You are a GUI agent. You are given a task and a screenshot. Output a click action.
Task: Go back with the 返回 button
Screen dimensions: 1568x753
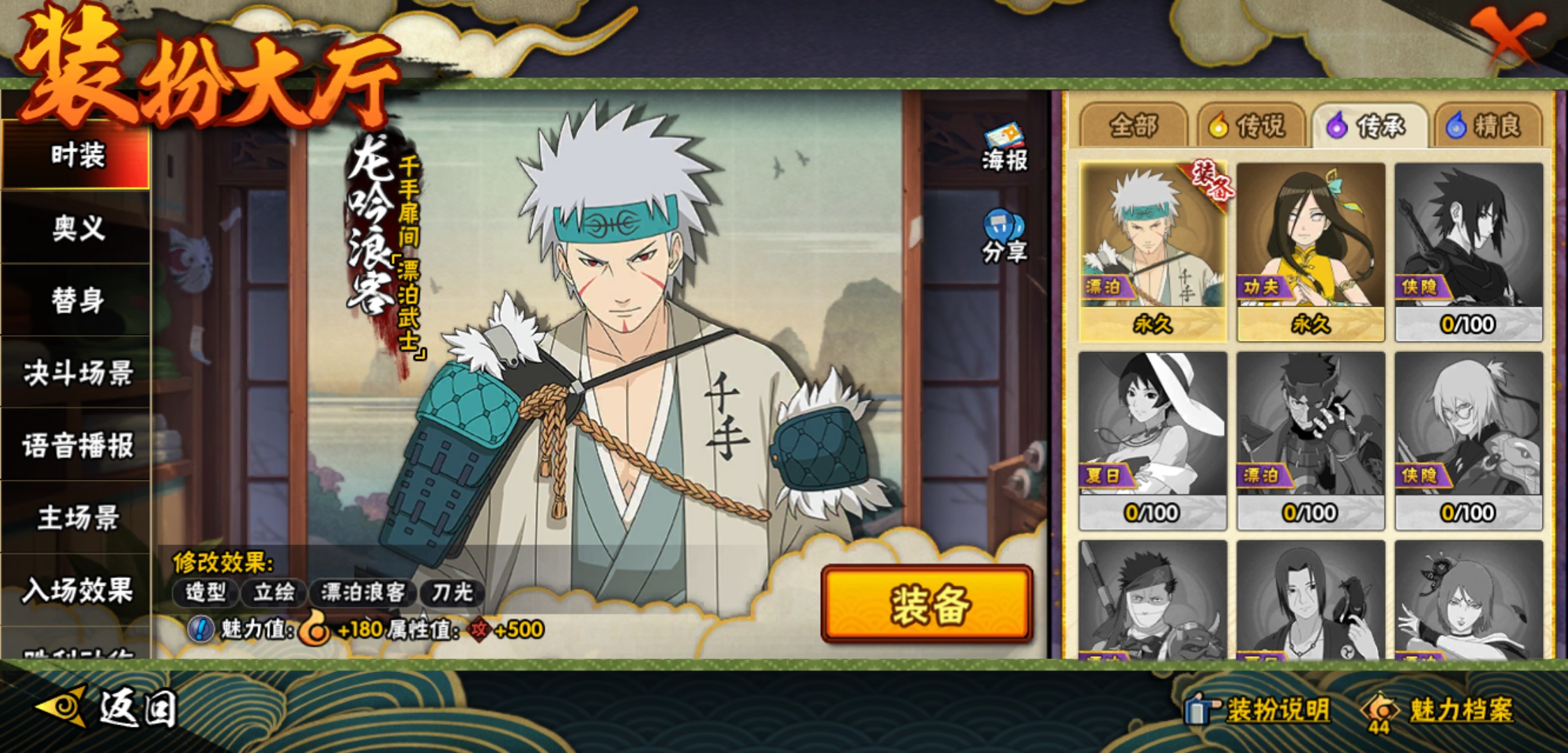click(x=108, y=709)
